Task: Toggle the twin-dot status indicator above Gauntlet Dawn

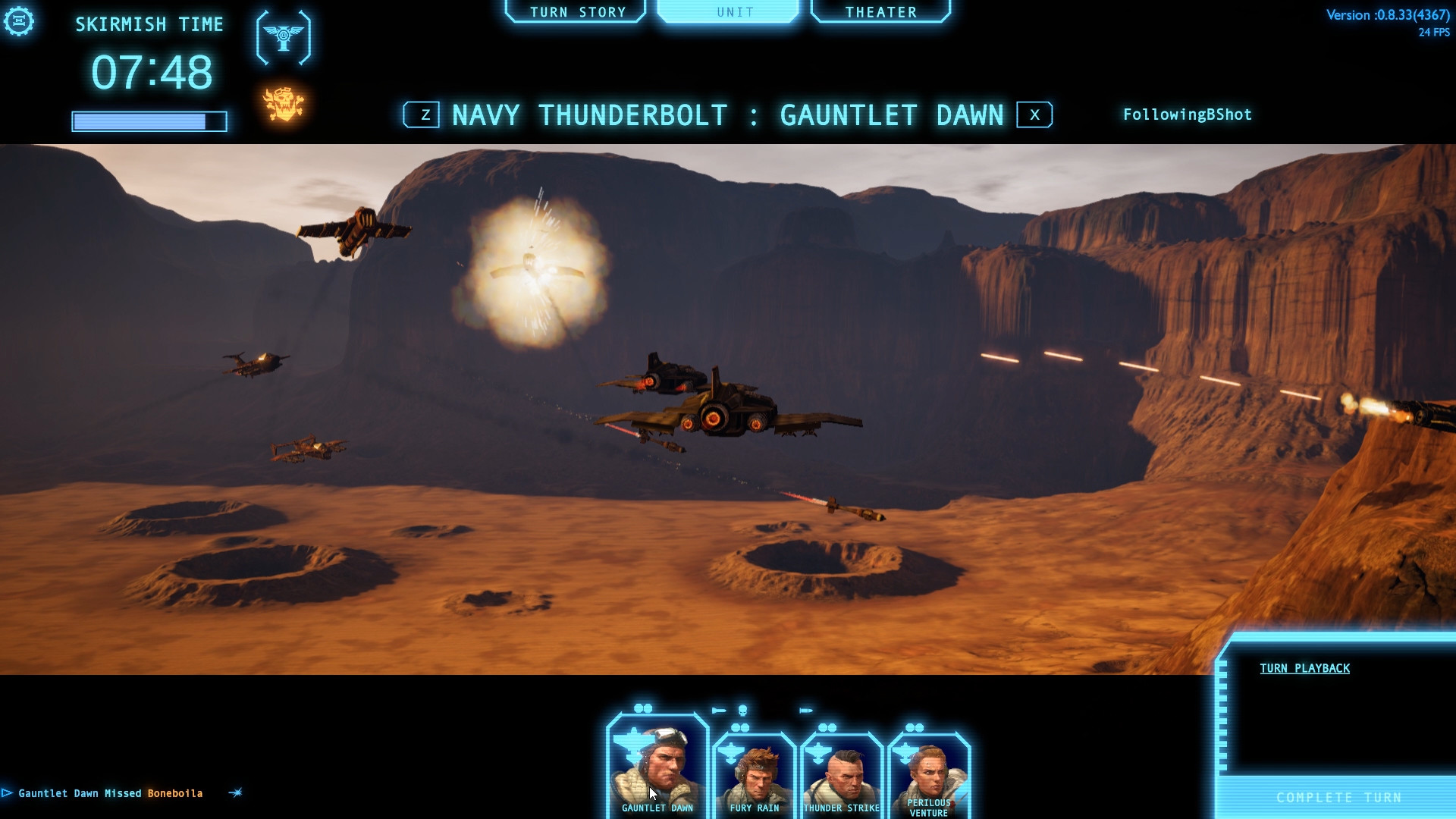Action: tap(643, 708)
